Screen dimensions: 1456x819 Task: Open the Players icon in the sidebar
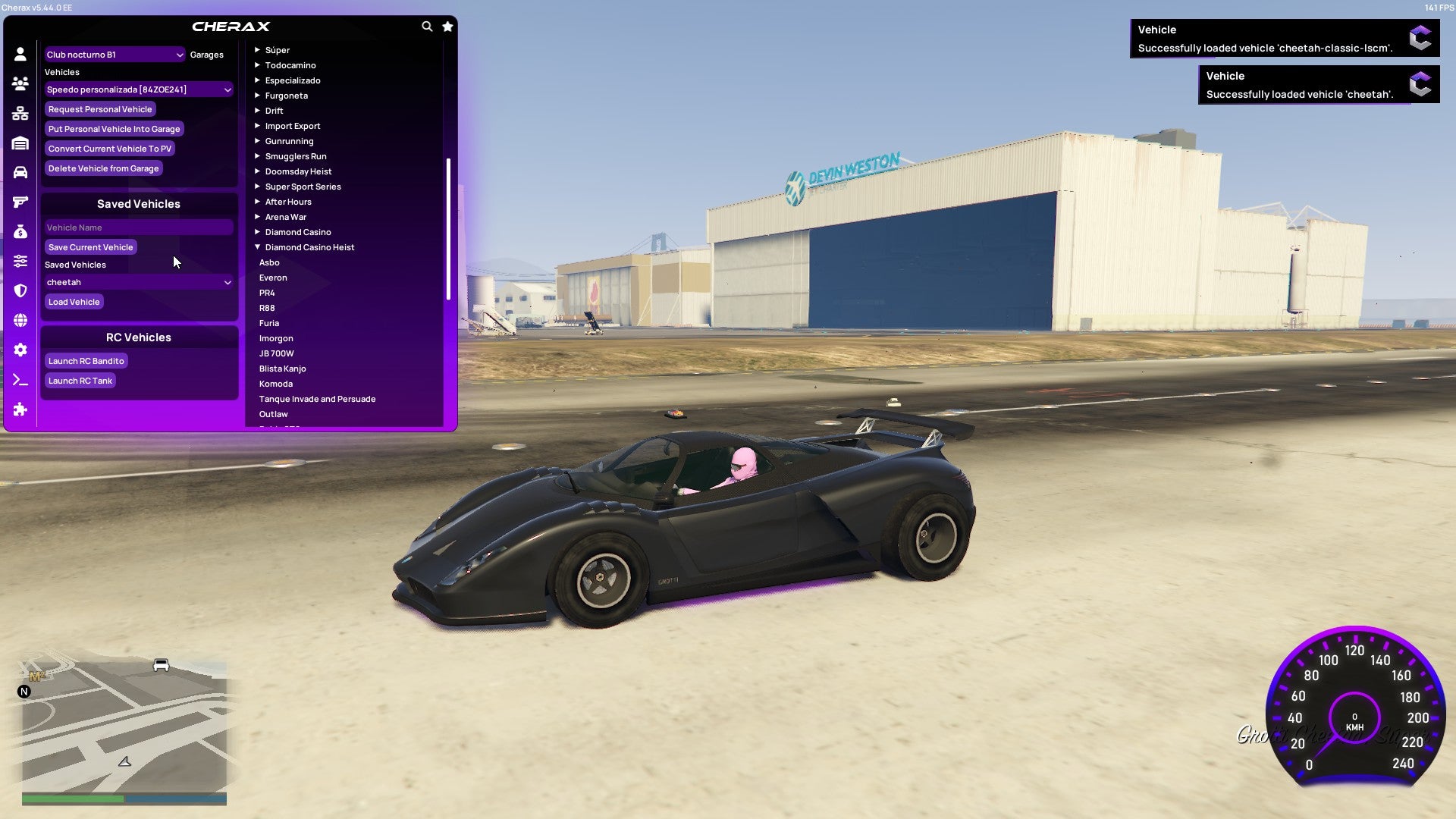coord(20,83)
